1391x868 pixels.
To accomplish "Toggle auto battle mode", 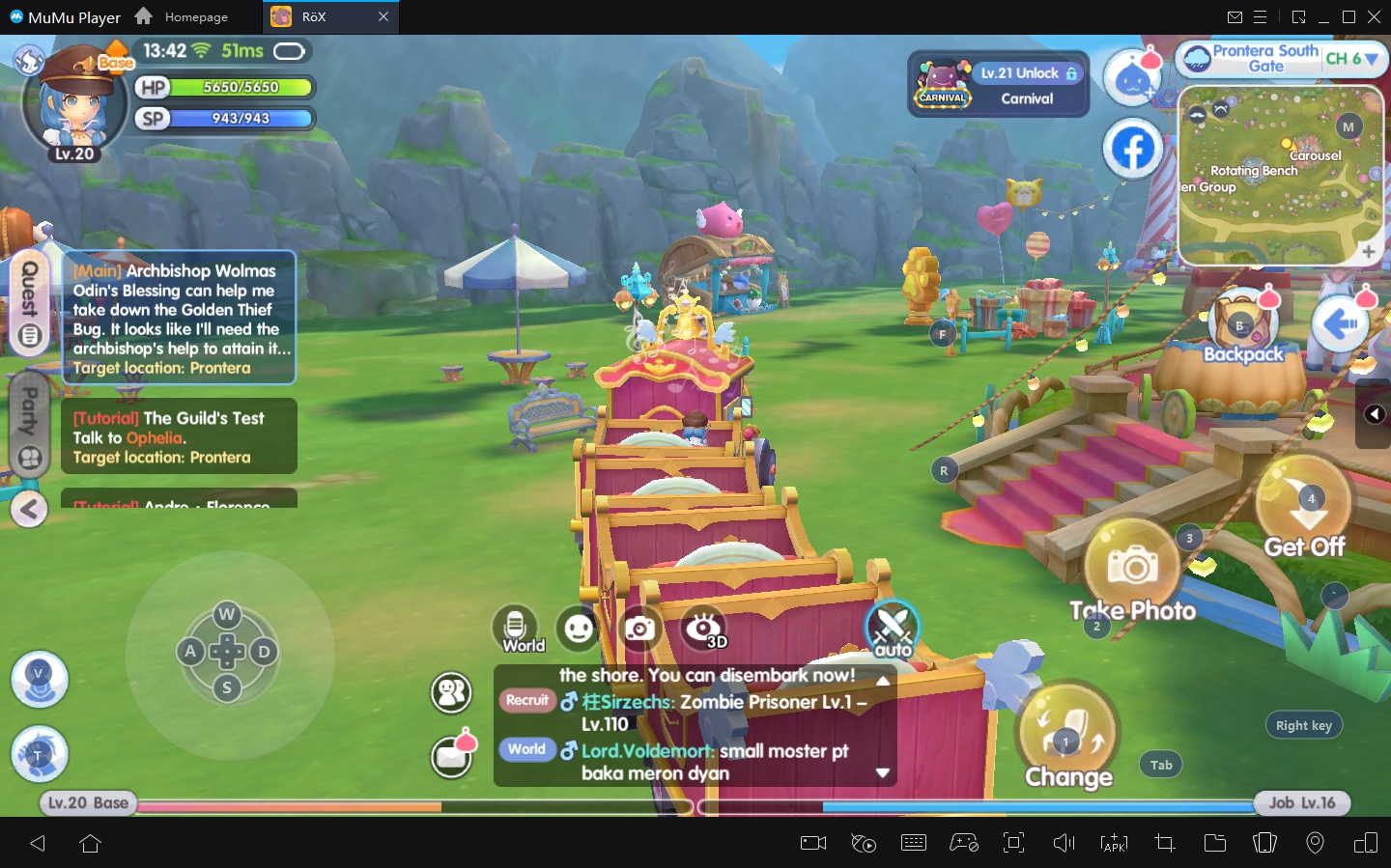I will tap(892, 628).
